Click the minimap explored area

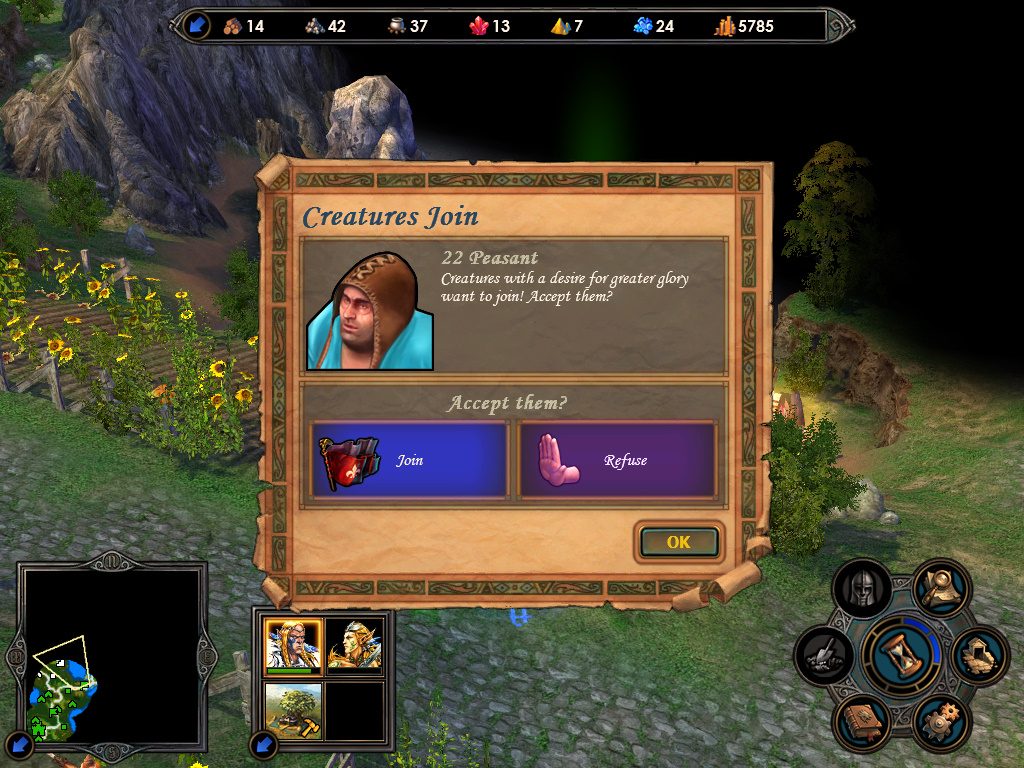click(62, 695)
